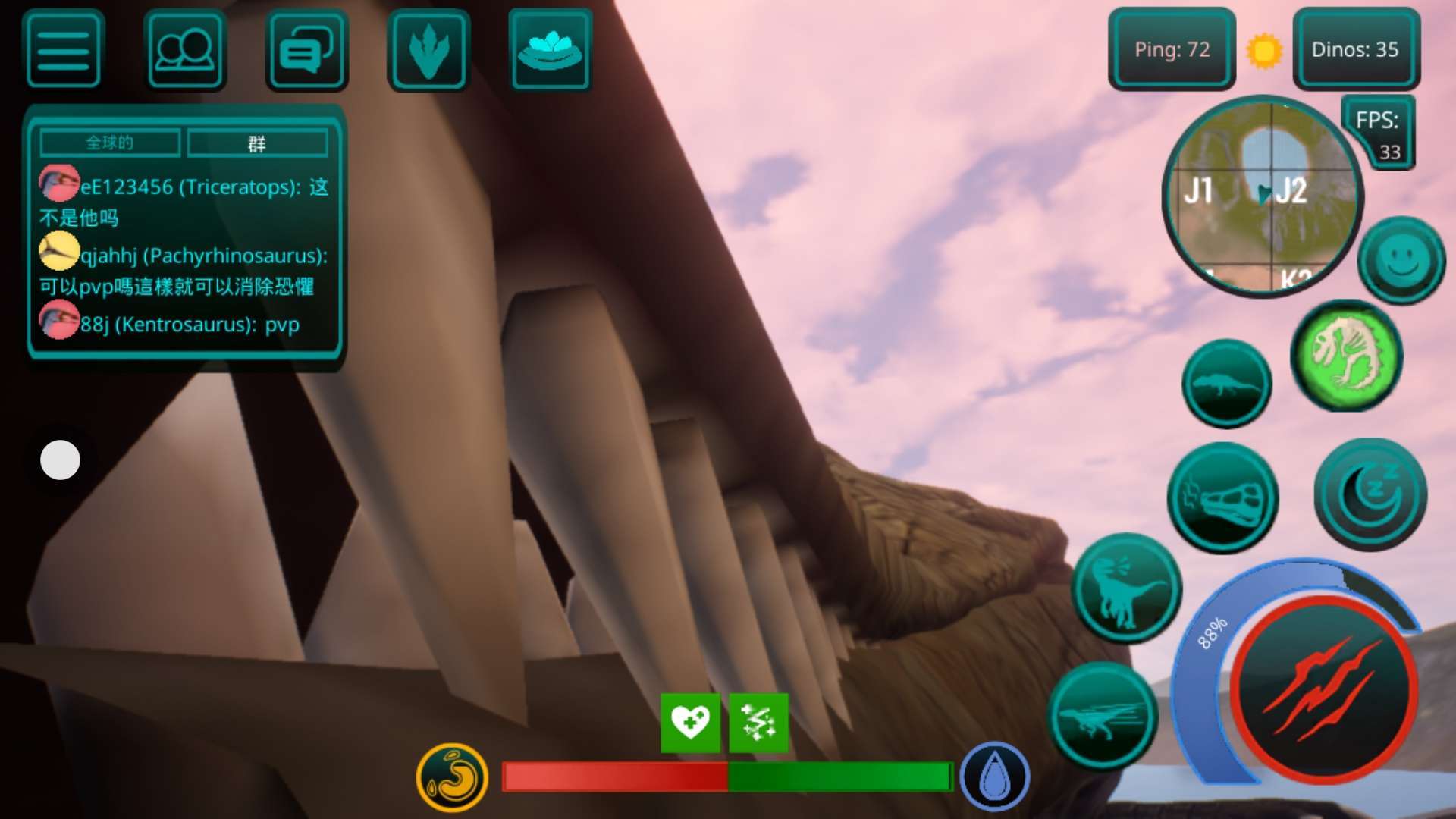This screenshot has height=819, width=1456.
Task: Tap the blue water drop thirst icon
Action: point(994,777)
